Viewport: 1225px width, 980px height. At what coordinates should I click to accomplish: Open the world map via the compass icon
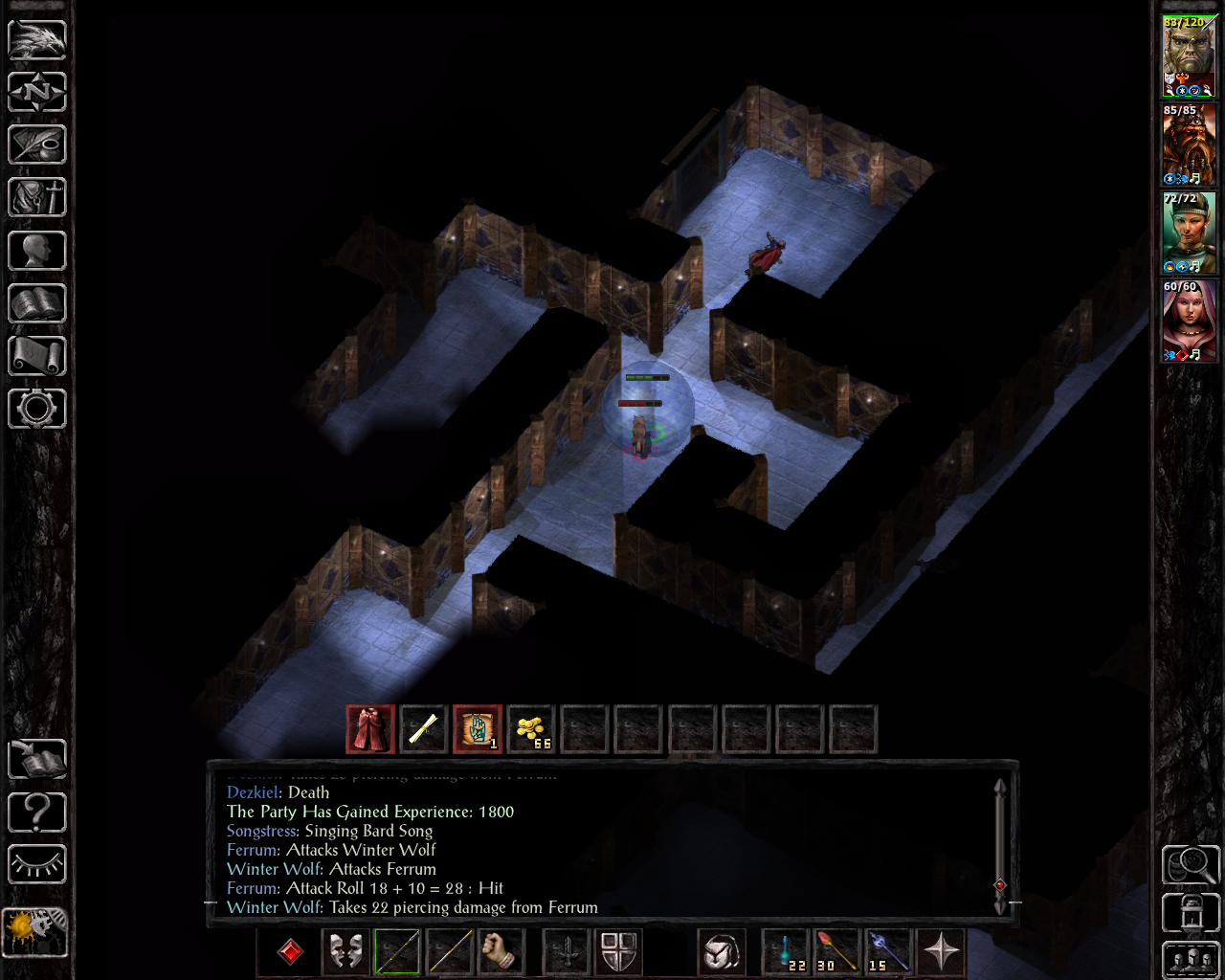click(x=36, y=92)
